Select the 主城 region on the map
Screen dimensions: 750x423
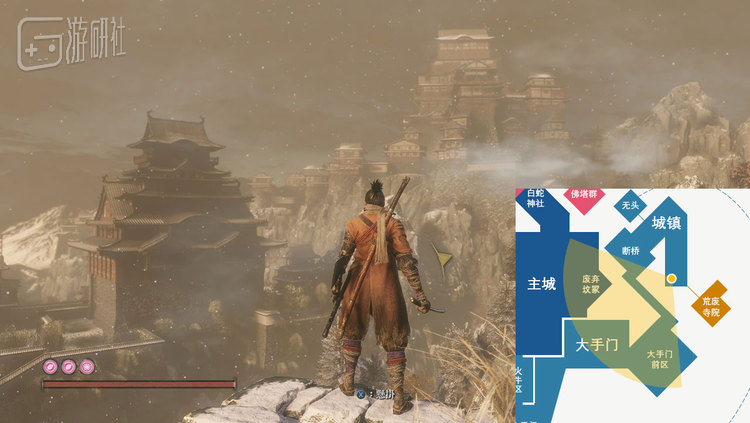(541, 284)
